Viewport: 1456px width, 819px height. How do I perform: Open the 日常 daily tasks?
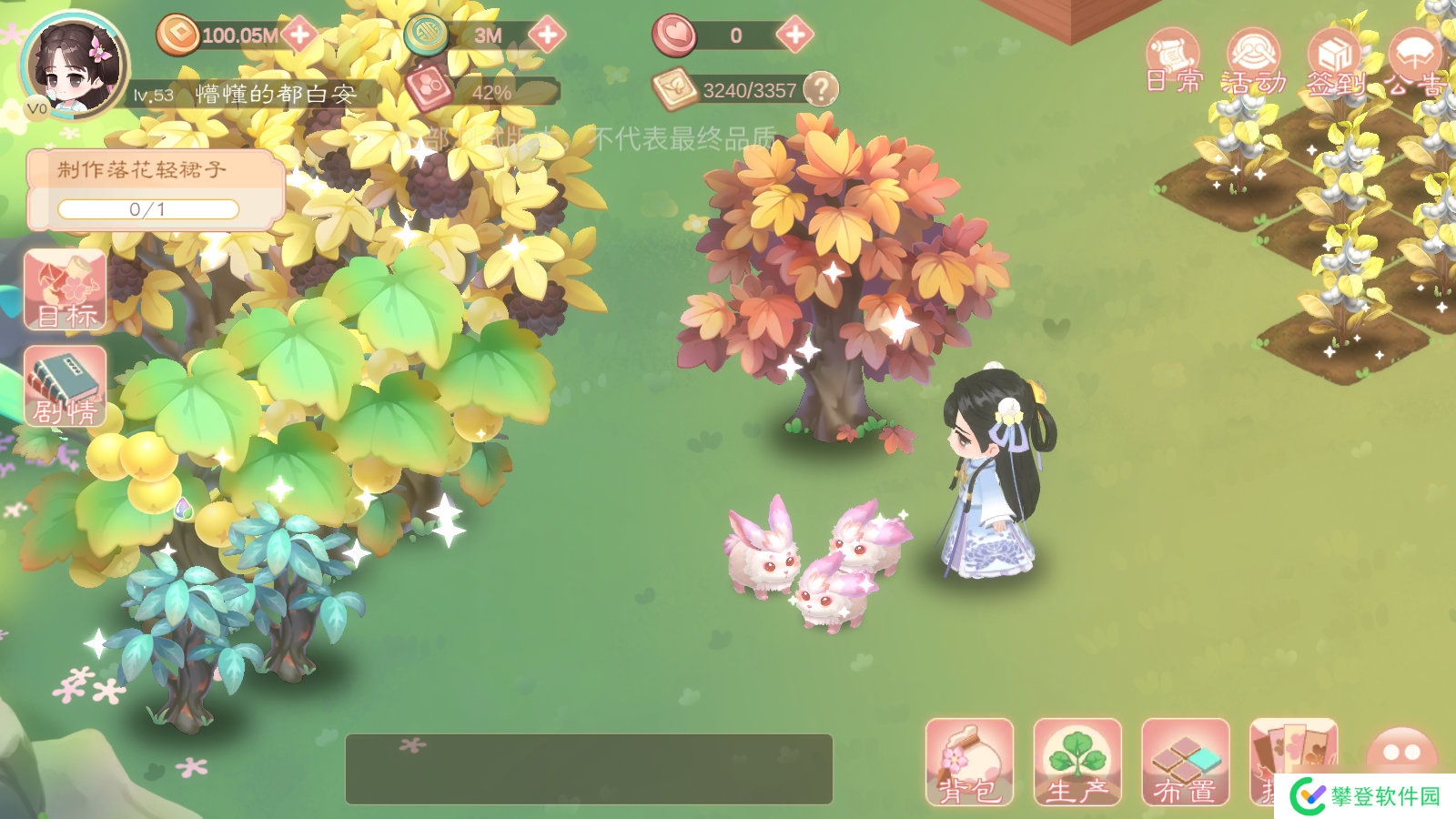click(x=1174, y=62)
